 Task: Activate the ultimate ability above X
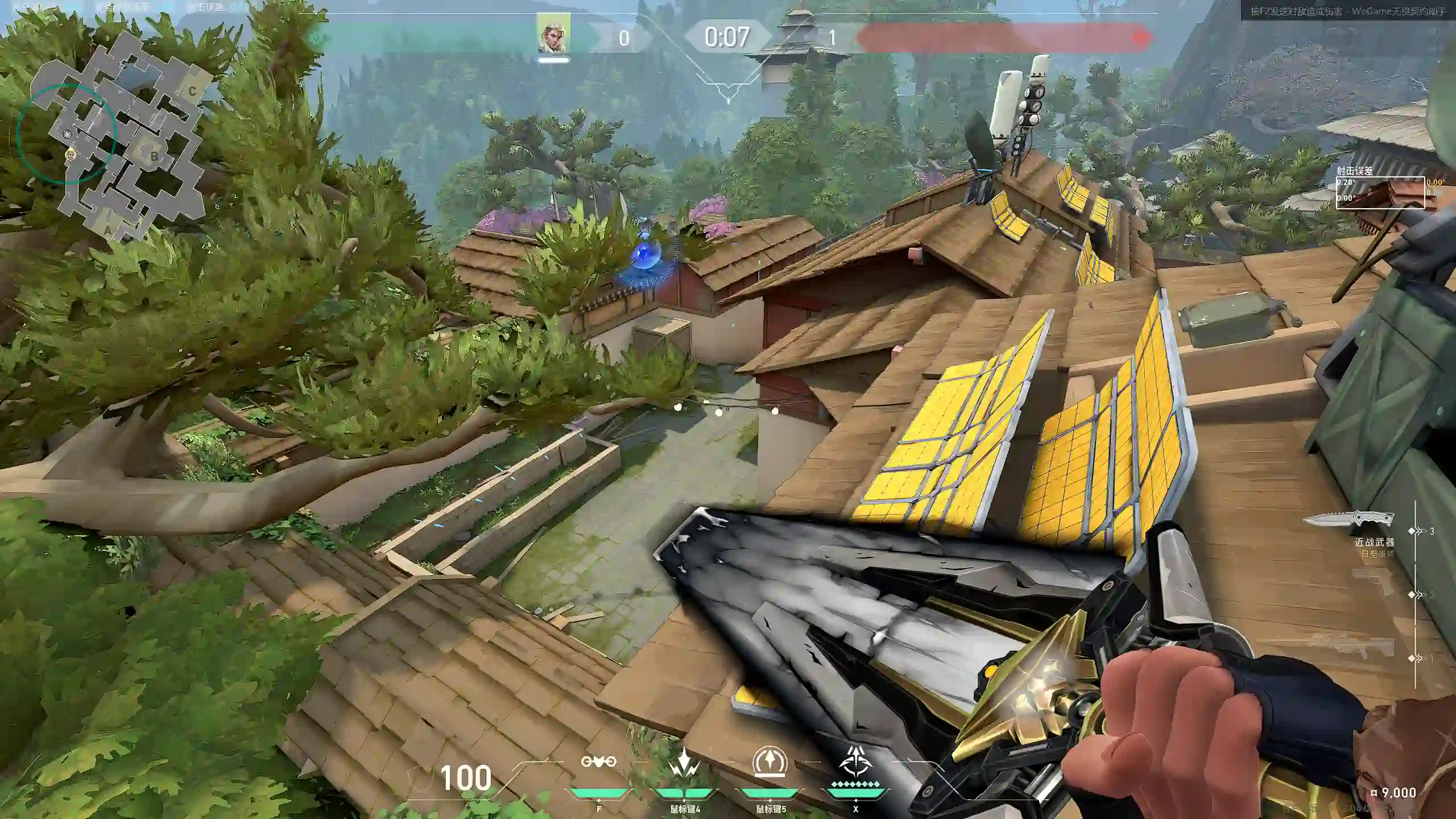pos(855,762)
